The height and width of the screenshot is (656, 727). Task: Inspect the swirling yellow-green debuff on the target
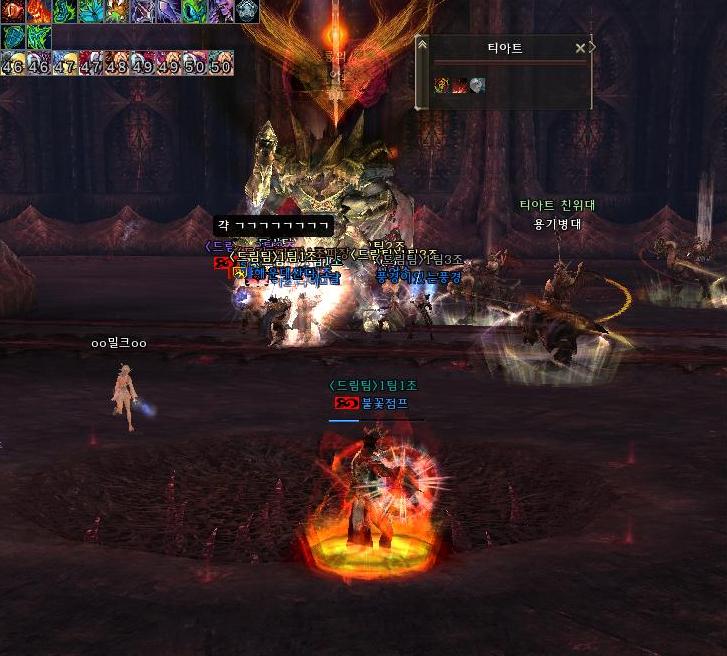click(442, 86)
